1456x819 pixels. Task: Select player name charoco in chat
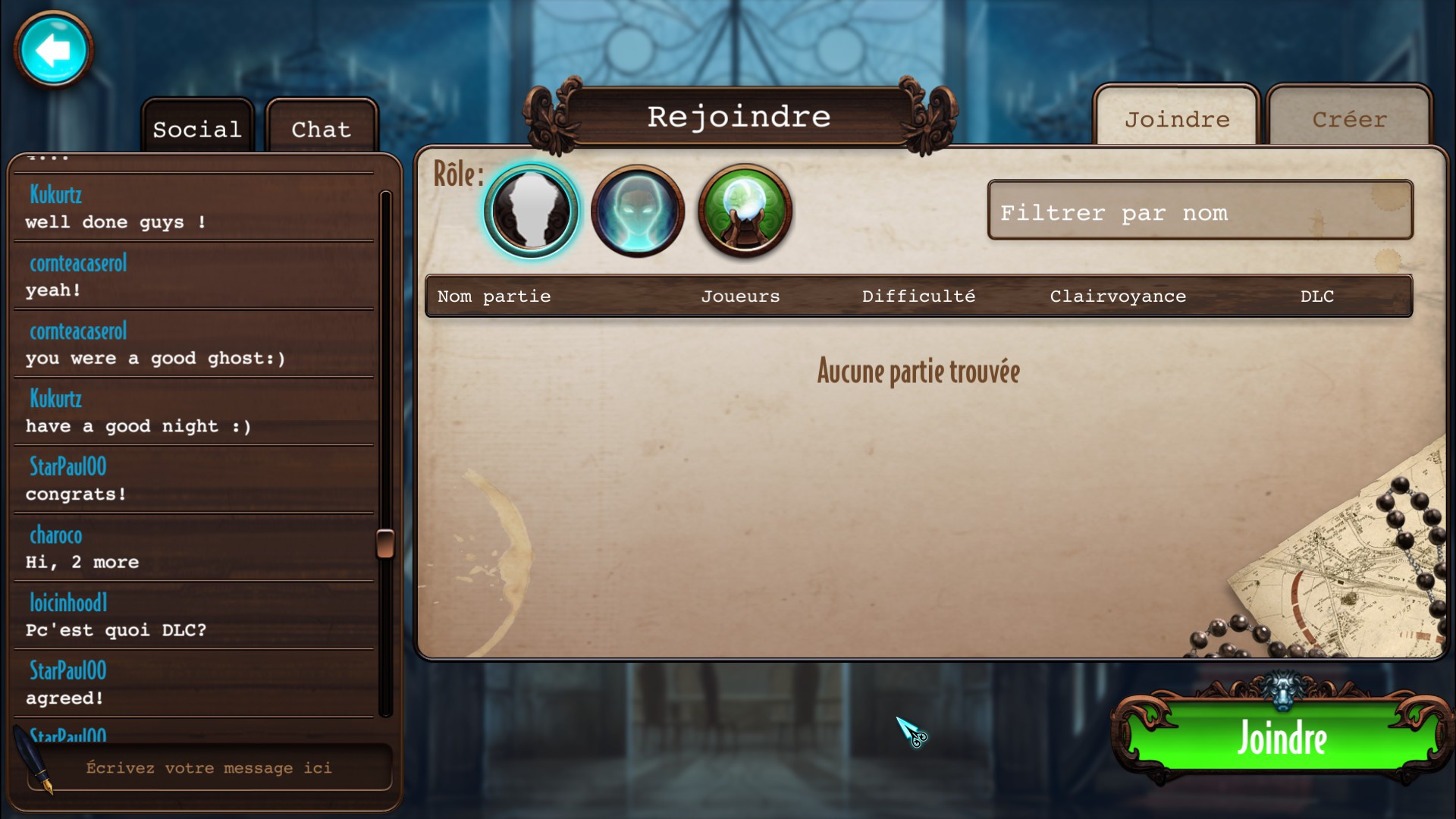point(56,535)
